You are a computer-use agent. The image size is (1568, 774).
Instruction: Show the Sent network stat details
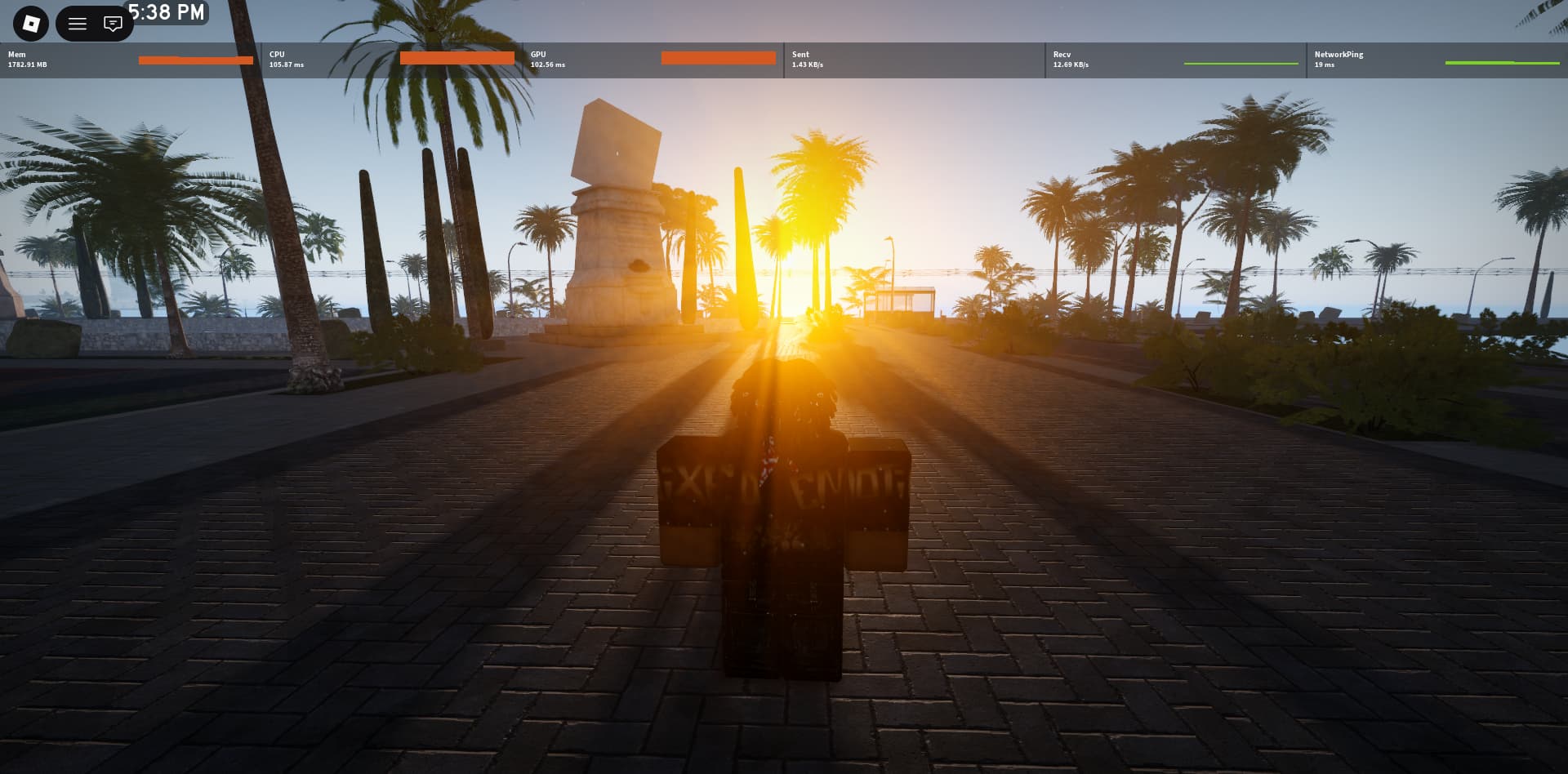(915, 60)
